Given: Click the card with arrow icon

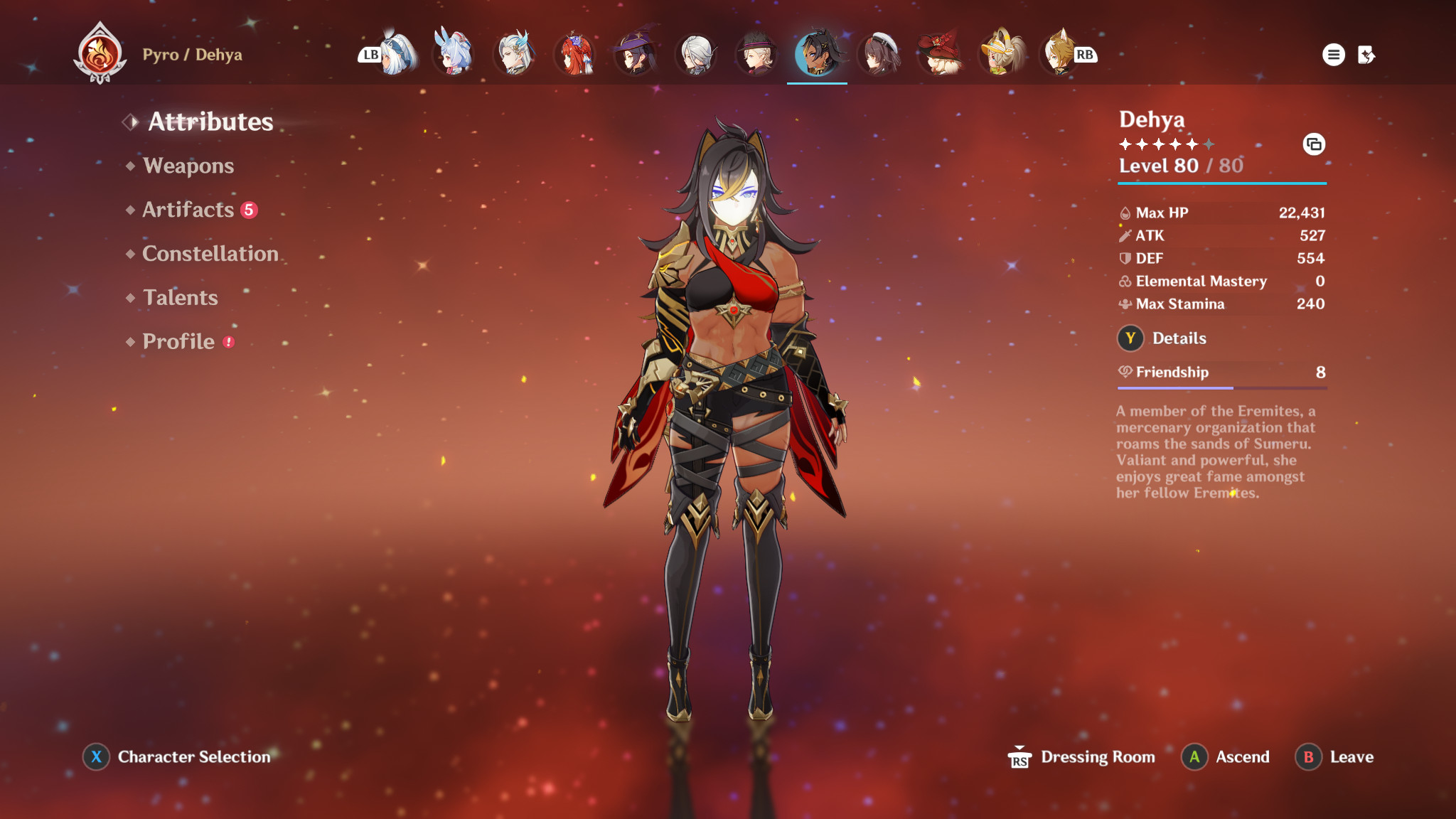Looking at the screenshot, I should coord(1366,55).
